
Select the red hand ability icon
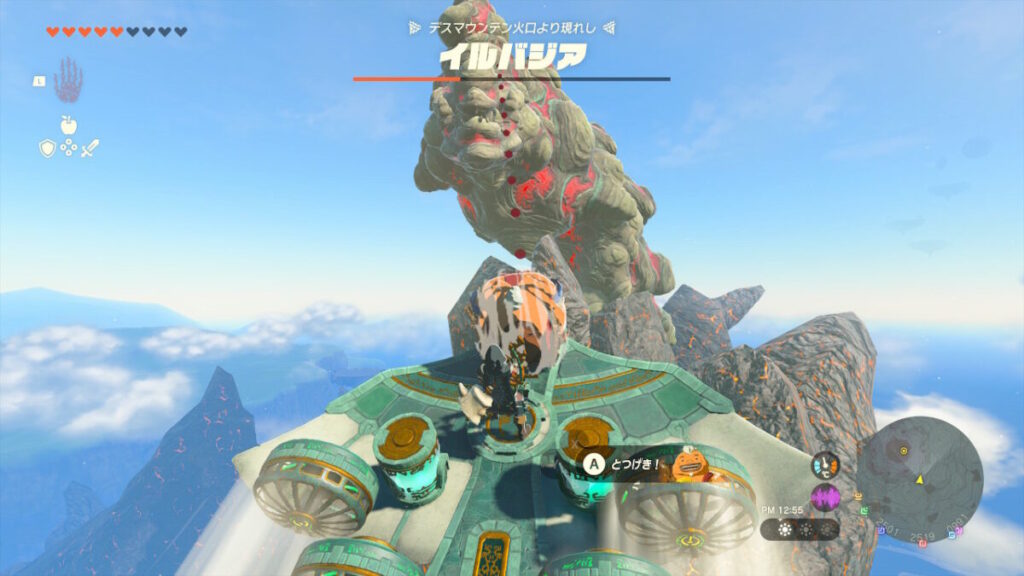pyautogui.click(x=68, y=80)
